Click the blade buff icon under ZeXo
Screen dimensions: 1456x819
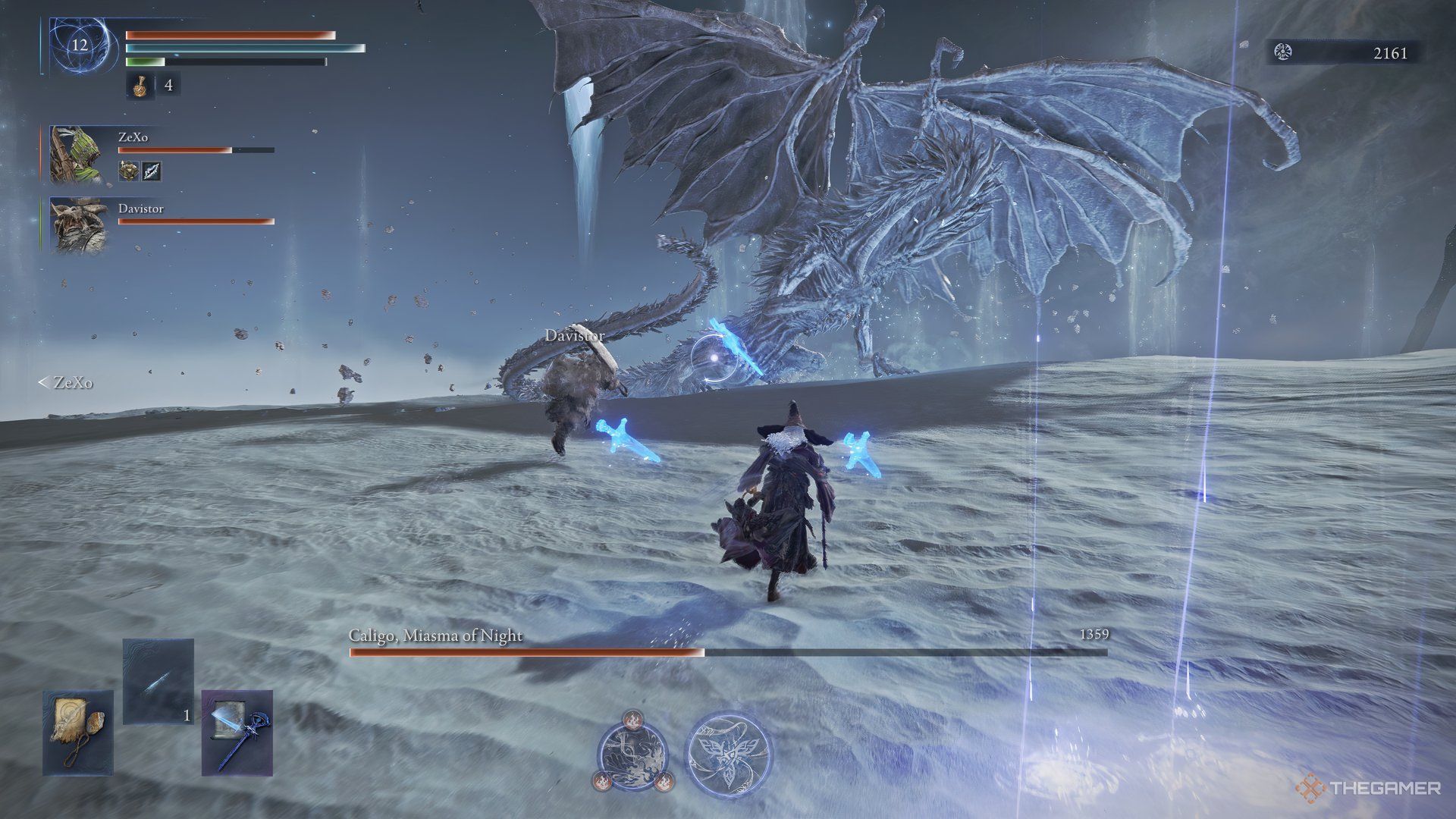152,171
